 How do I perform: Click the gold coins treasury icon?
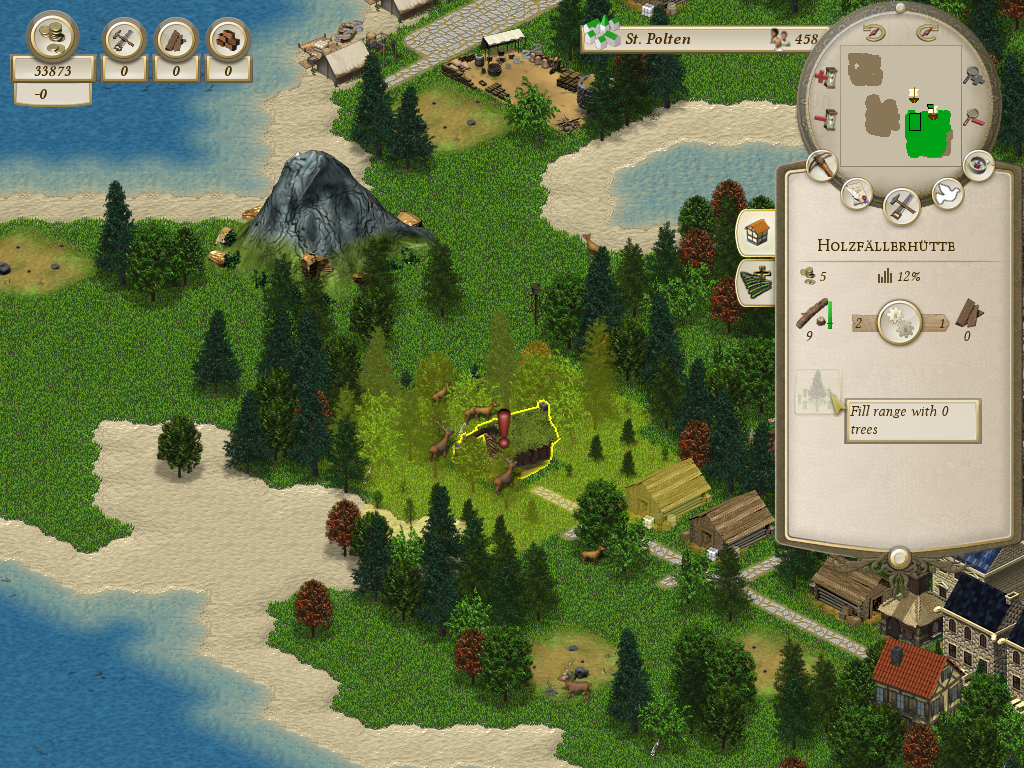pos(52,37)
